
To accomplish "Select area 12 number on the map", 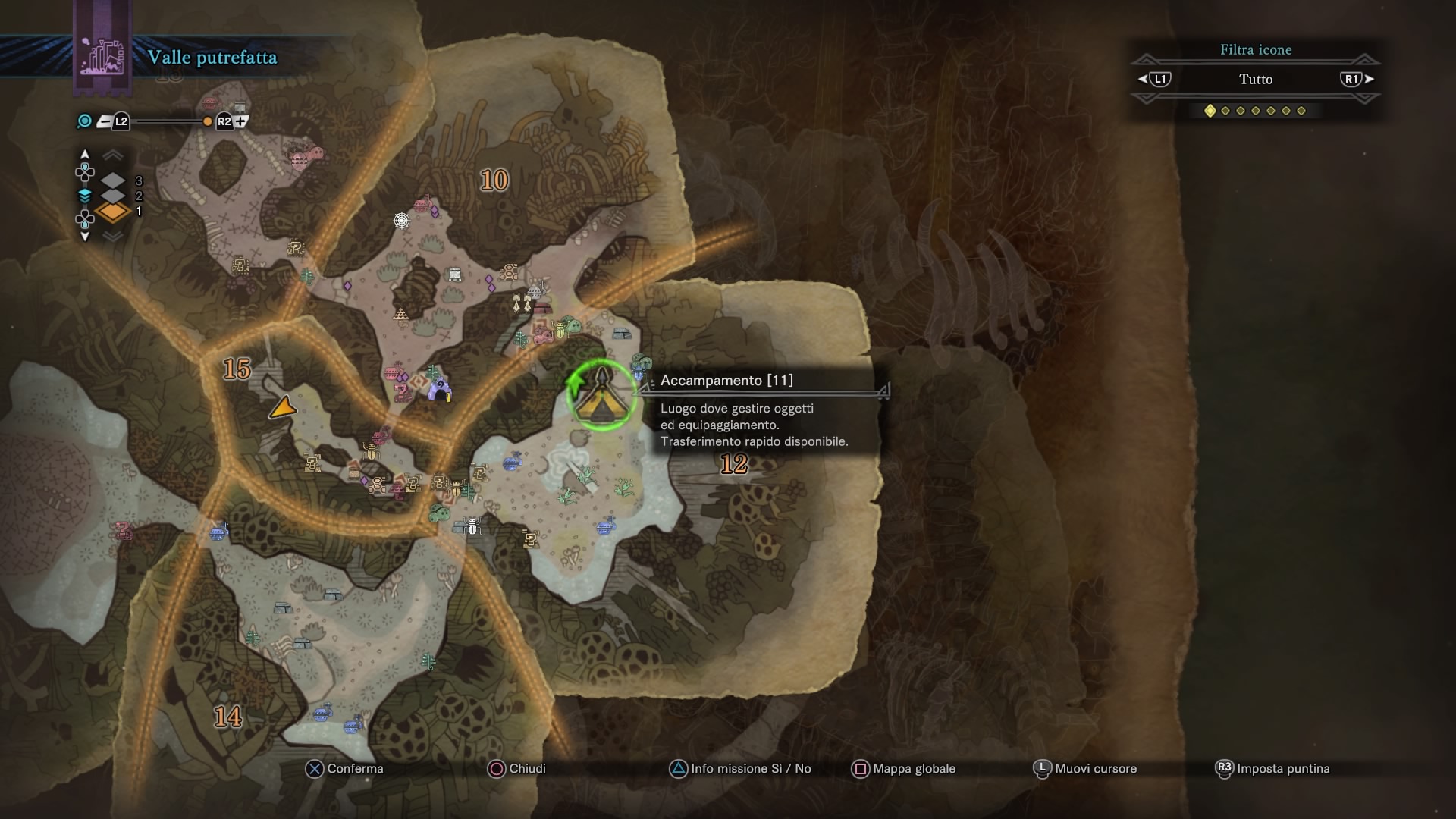I will [x=733, y=464].
